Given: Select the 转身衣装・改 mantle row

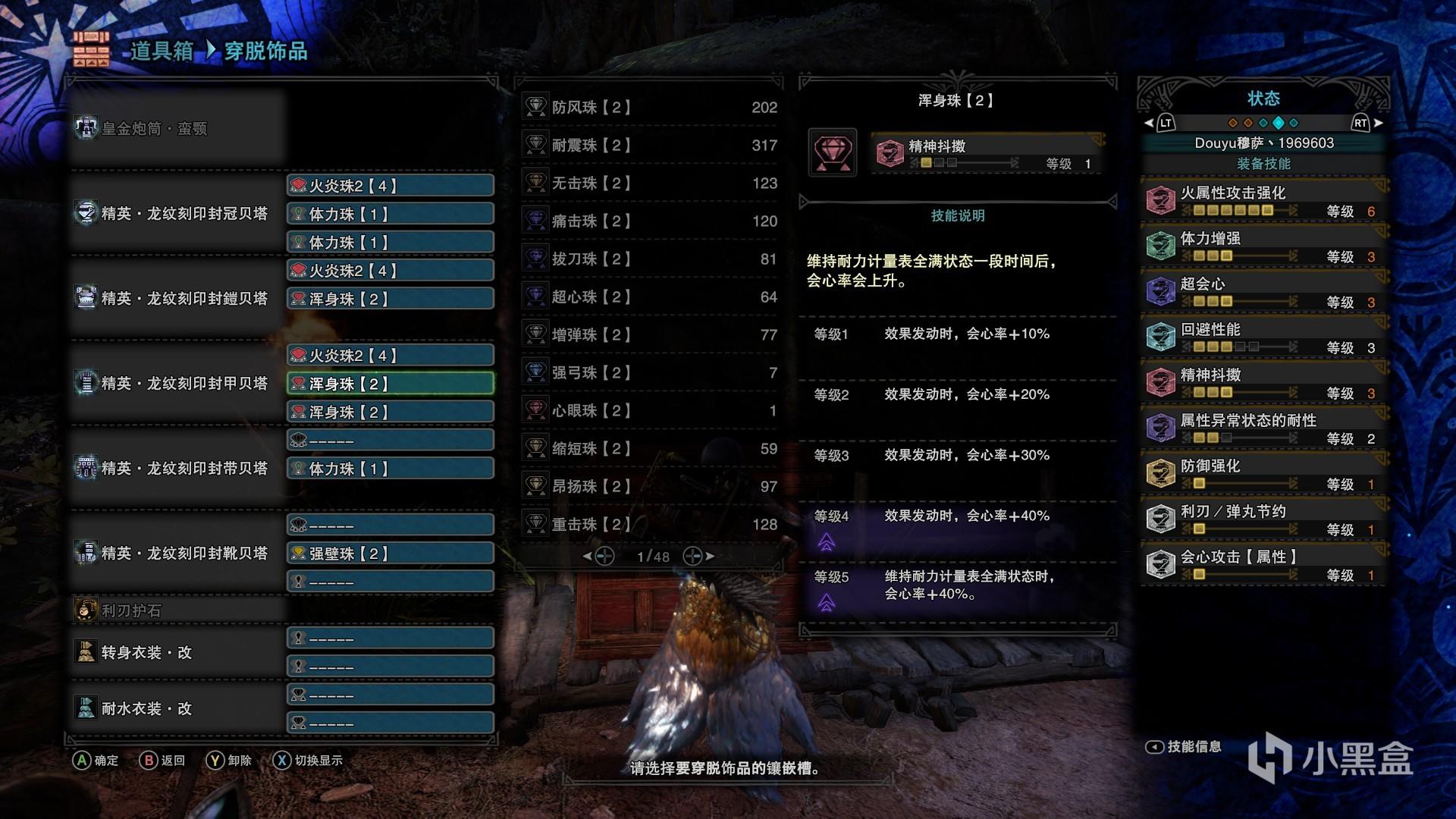Looking at the screenshot, I should (174, 652).
